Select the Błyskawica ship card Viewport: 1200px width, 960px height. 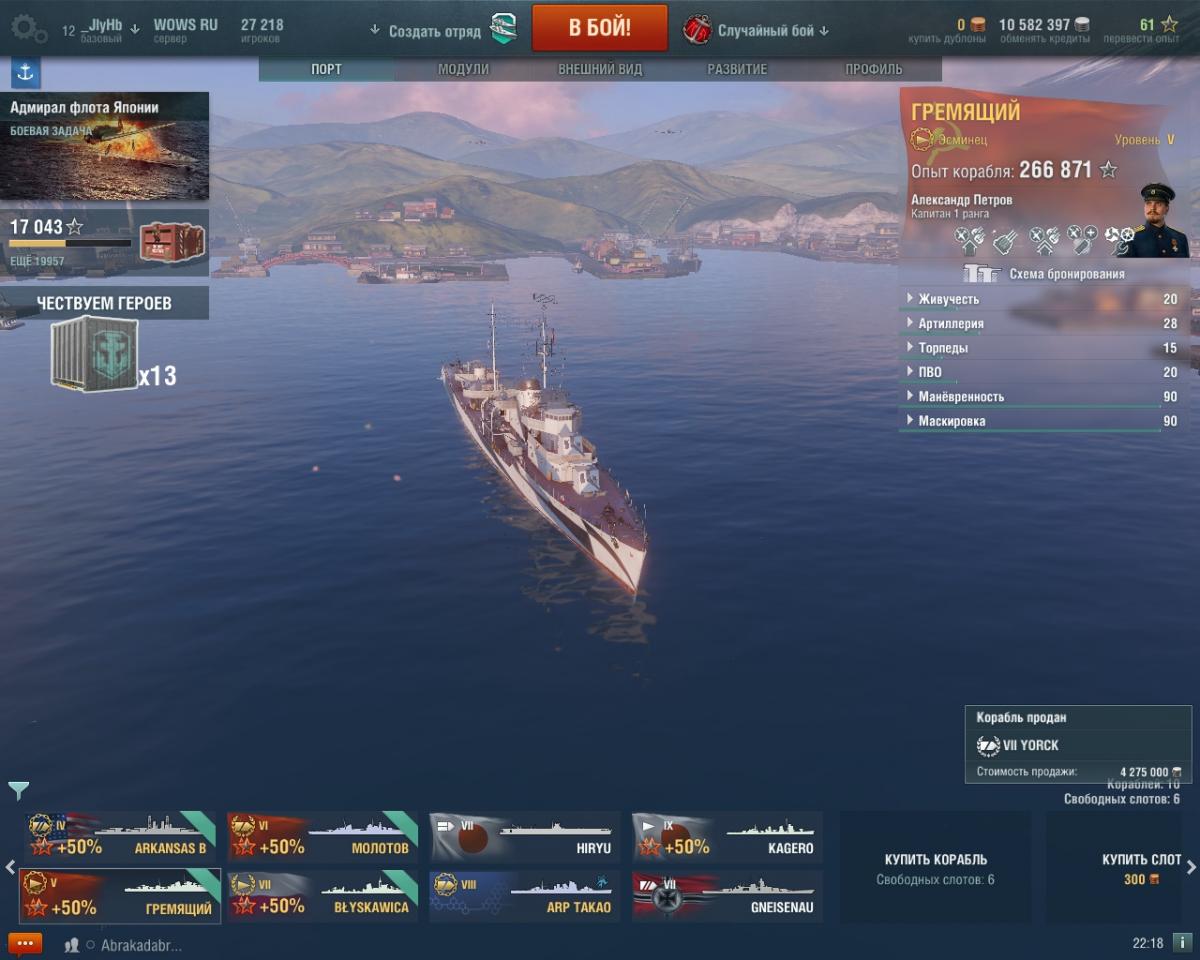pos(322,897)
